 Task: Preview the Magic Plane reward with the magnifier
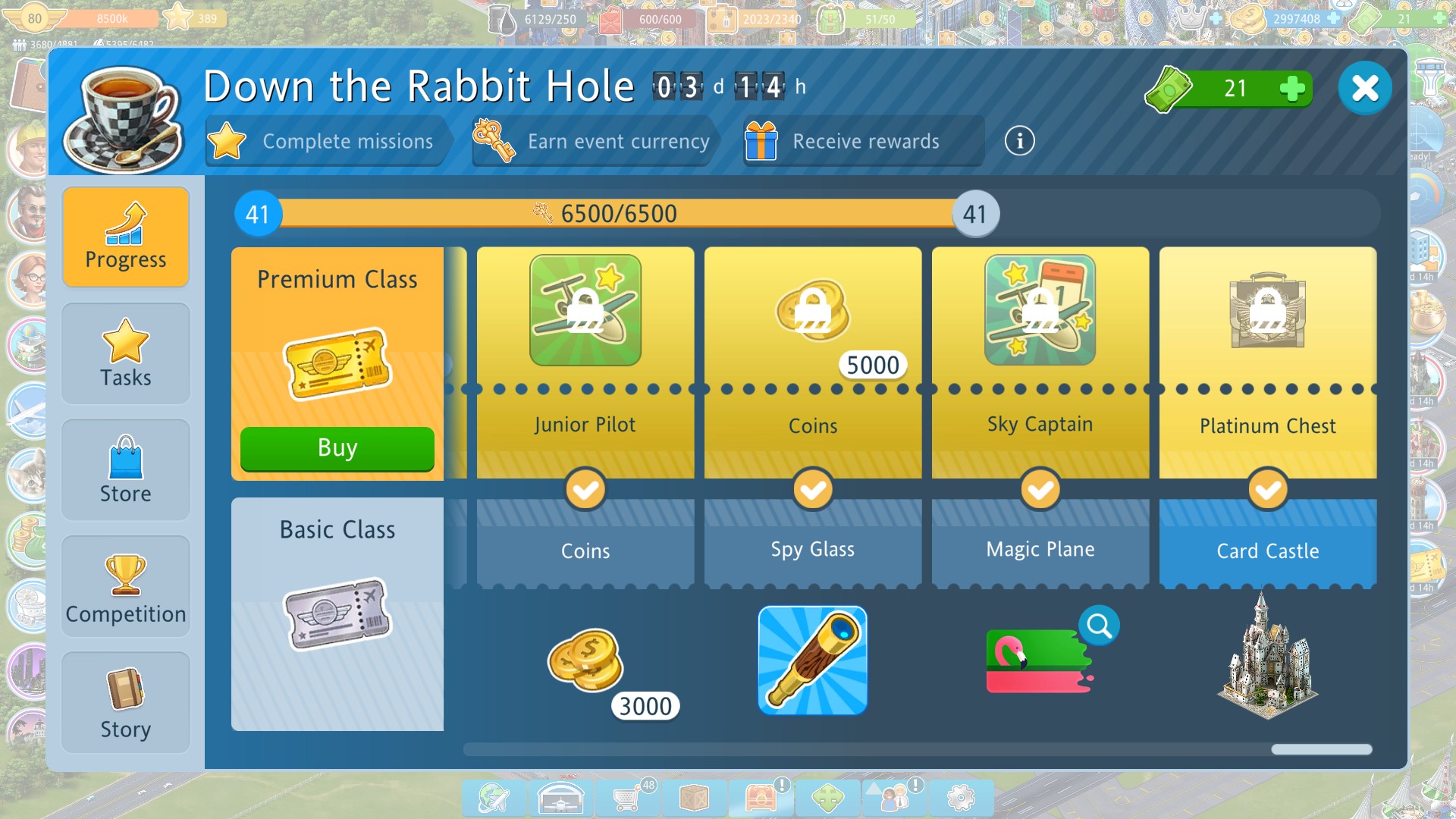pyautogui.click(x=1099, y=626)
